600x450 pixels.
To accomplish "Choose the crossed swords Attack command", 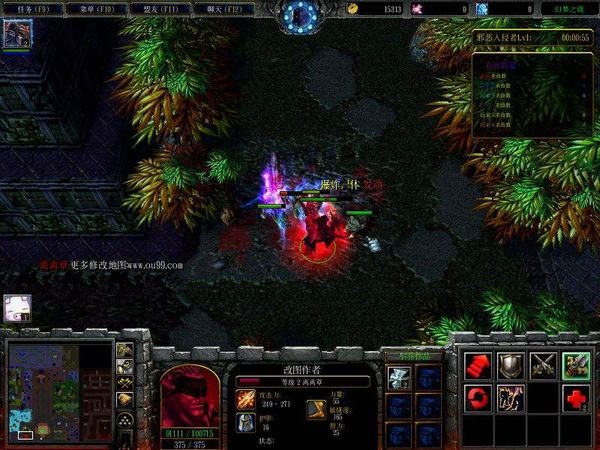I will (x=544, y=366).
